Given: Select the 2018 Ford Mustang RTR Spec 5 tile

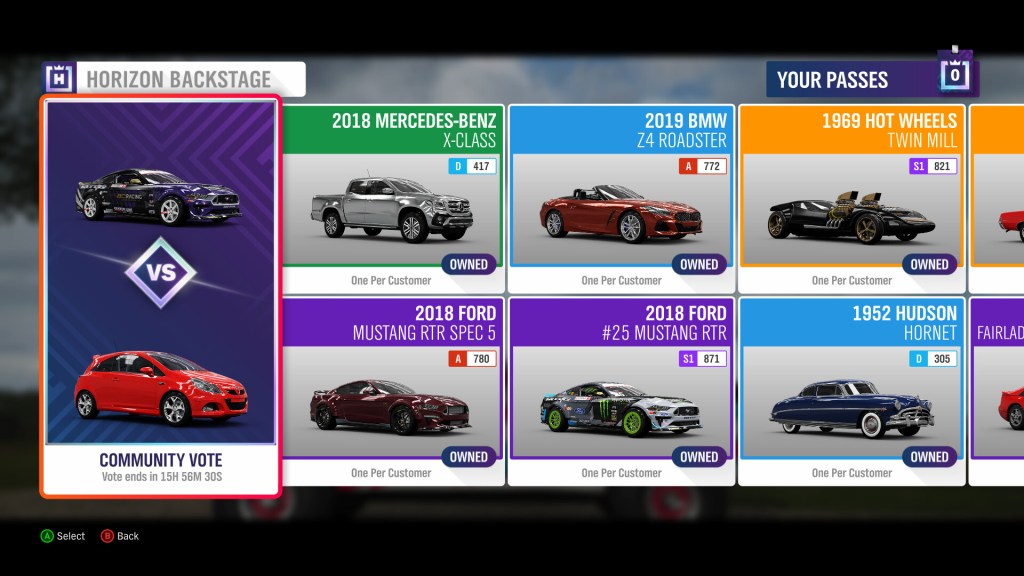Looking at the screenshot, I should (392, 392).
